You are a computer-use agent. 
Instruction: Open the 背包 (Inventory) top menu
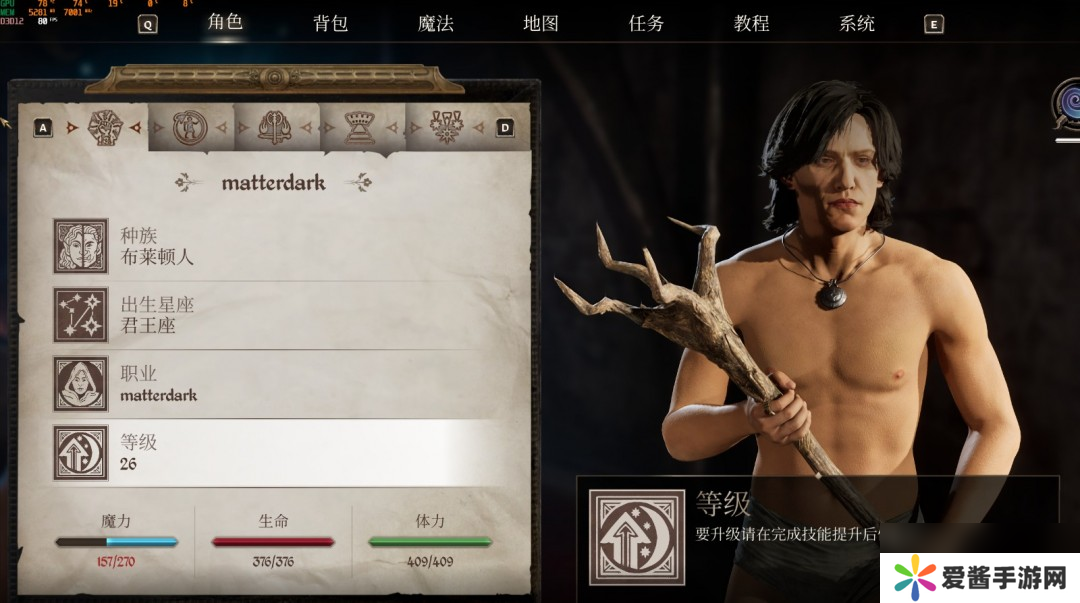[x=331, y=24]
